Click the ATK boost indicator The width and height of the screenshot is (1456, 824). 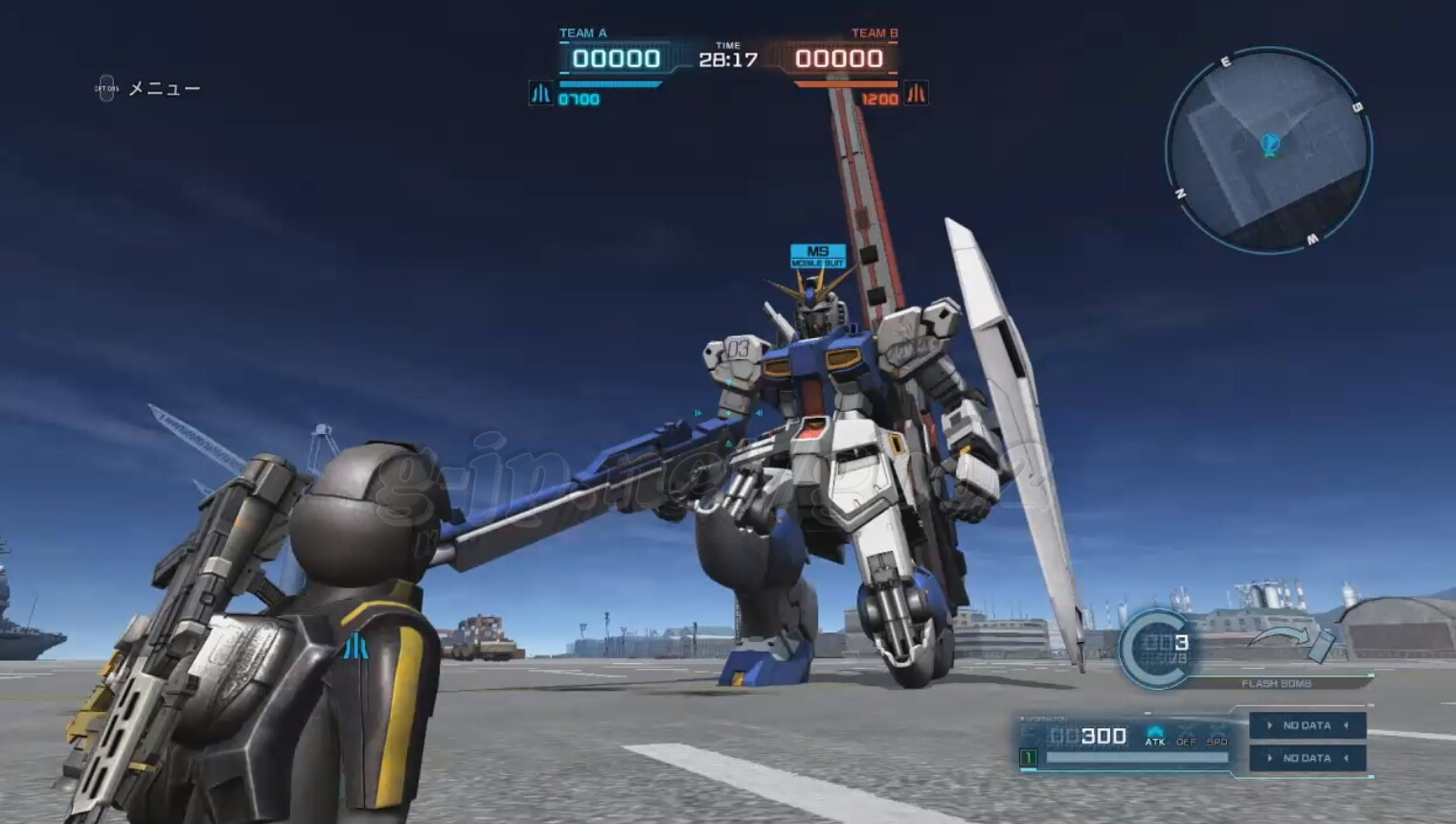tap(1155, 736)
